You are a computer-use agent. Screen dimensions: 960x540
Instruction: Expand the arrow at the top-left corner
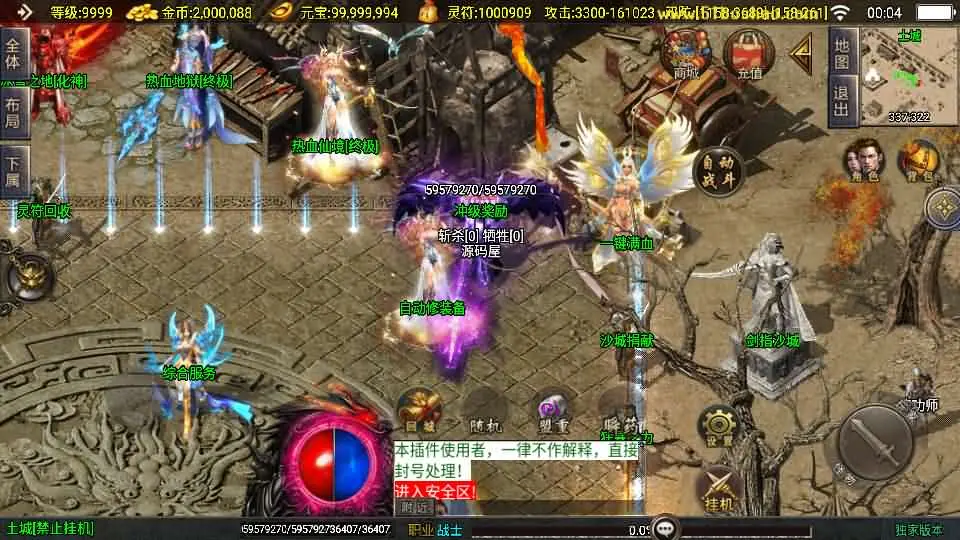25,12
